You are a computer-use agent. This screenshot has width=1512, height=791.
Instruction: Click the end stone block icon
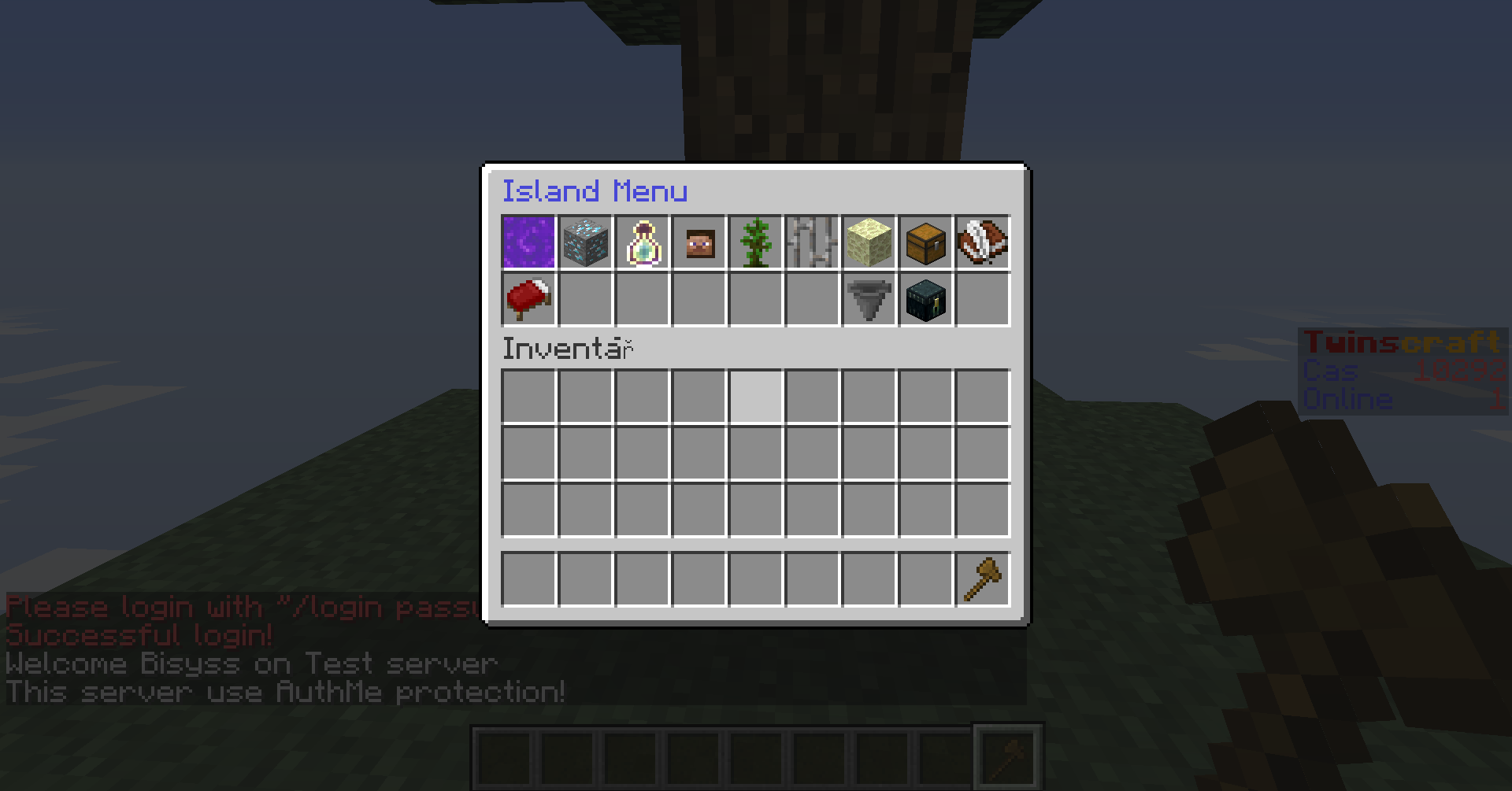868,242
